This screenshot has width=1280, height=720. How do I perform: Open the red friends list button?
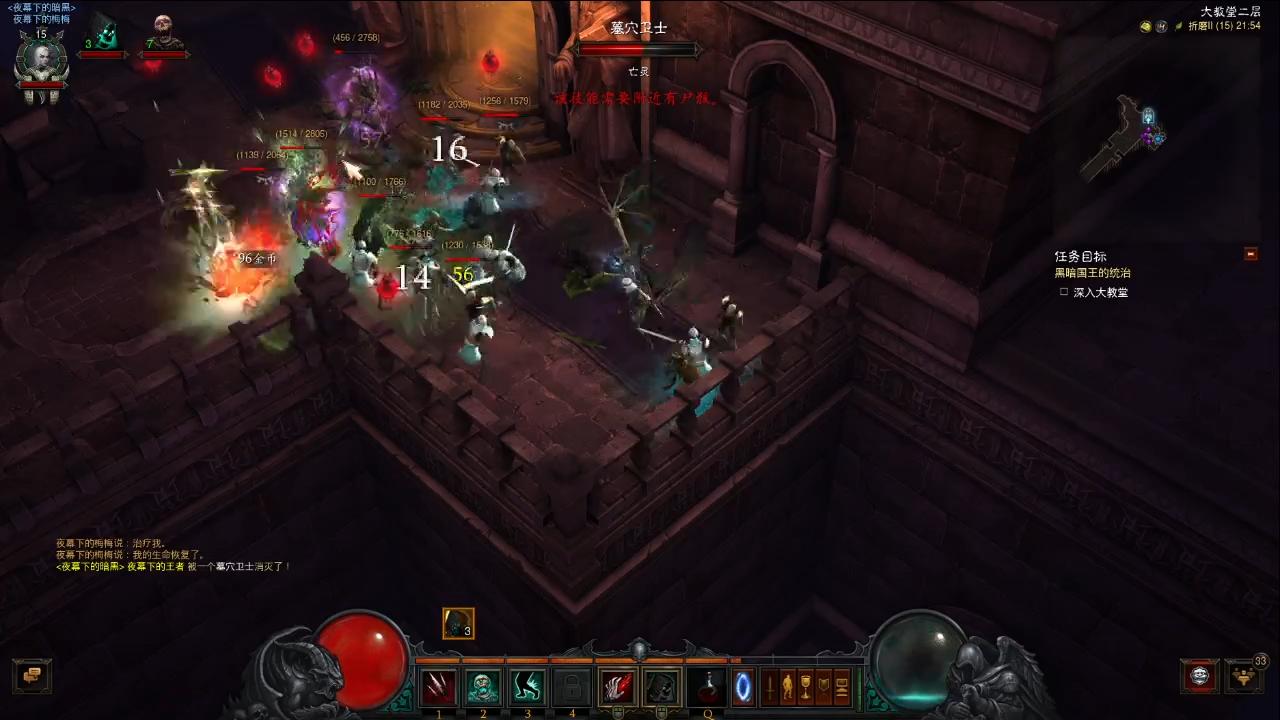[1199, 676]
